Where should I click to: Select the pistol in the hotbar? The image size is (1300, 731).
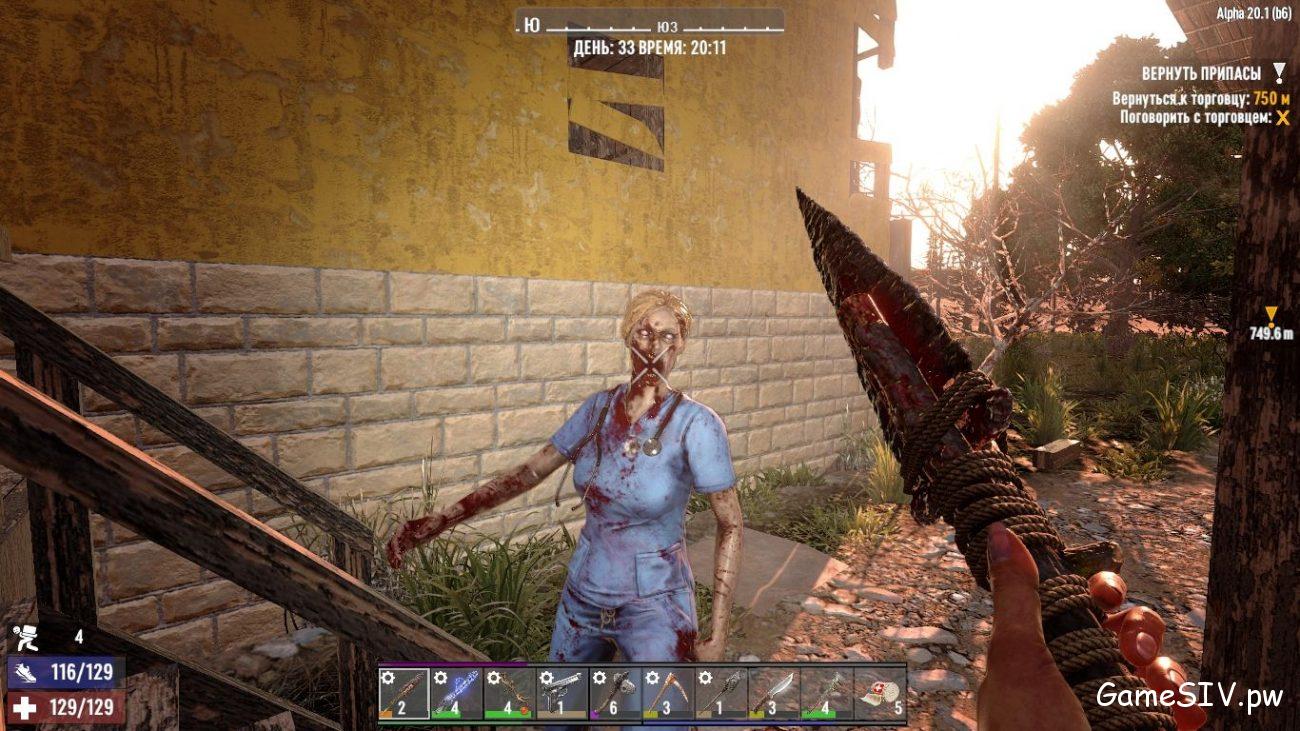(x=563, y=695)
